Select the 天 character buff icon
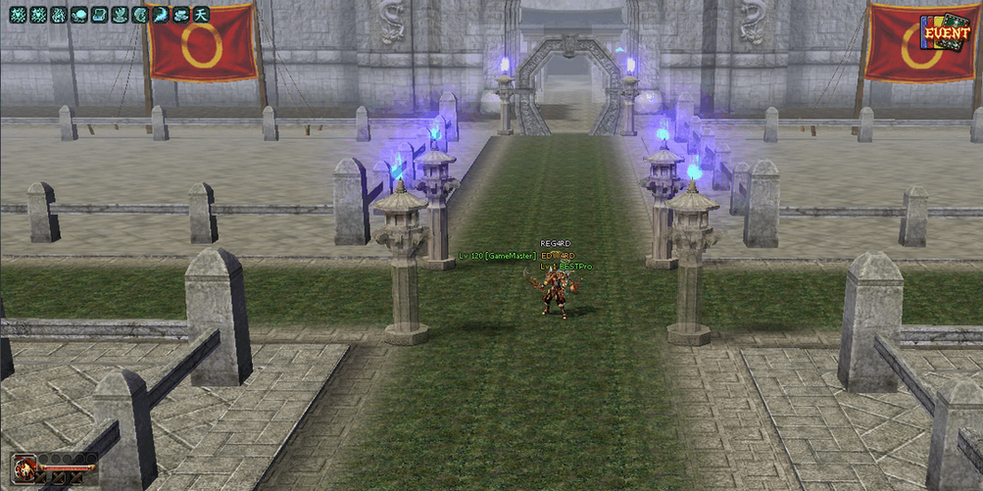 coord(202,15)
